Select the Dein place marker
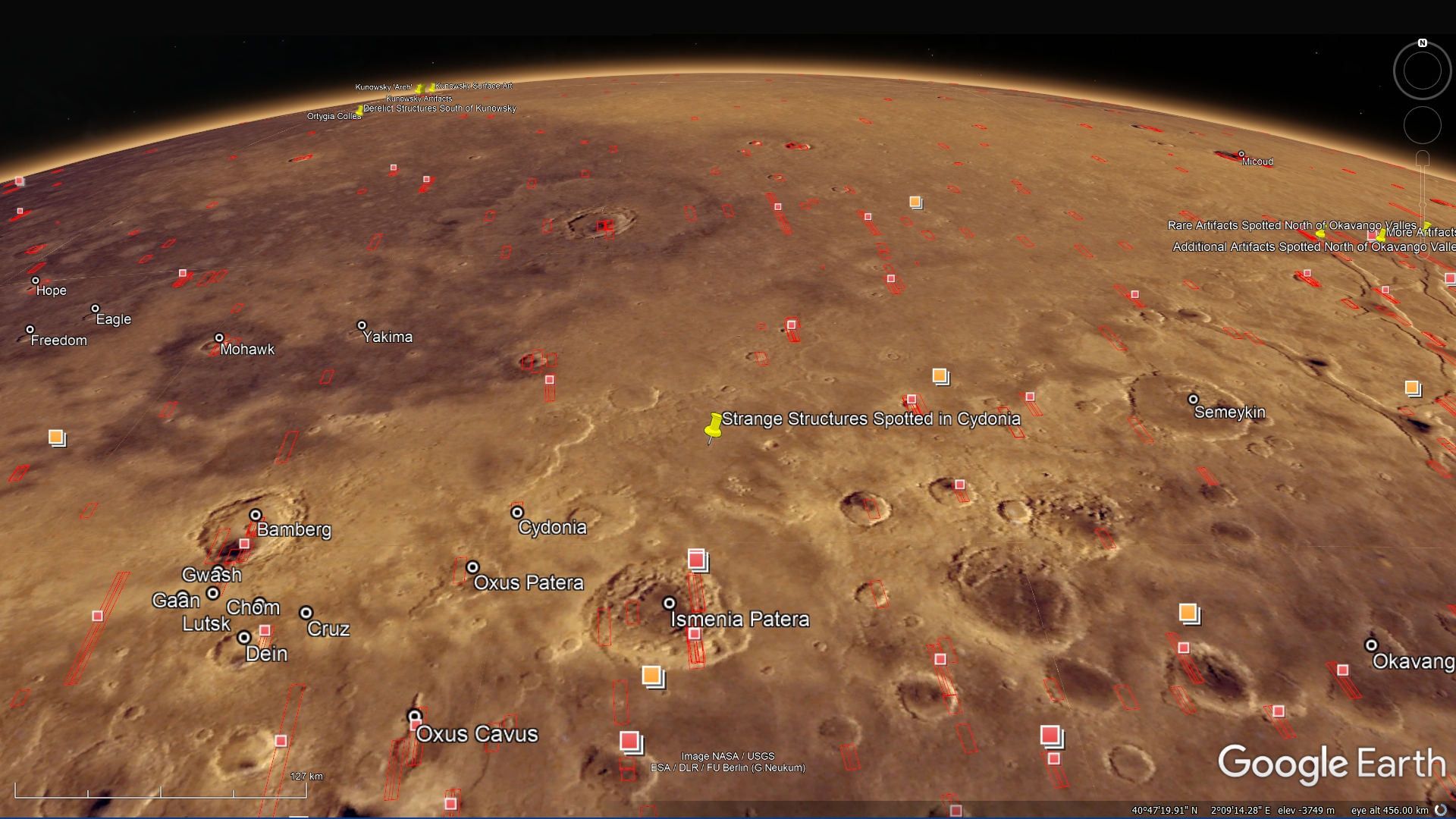Screen dimensions: 1456x819 (x=244, y=638)
